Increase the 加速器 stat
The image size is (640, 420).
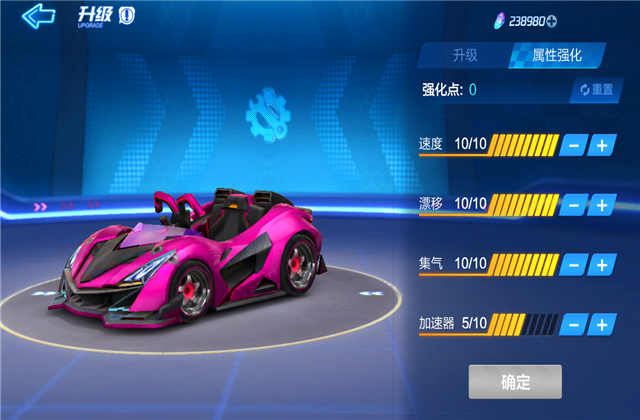coord(601,324)
